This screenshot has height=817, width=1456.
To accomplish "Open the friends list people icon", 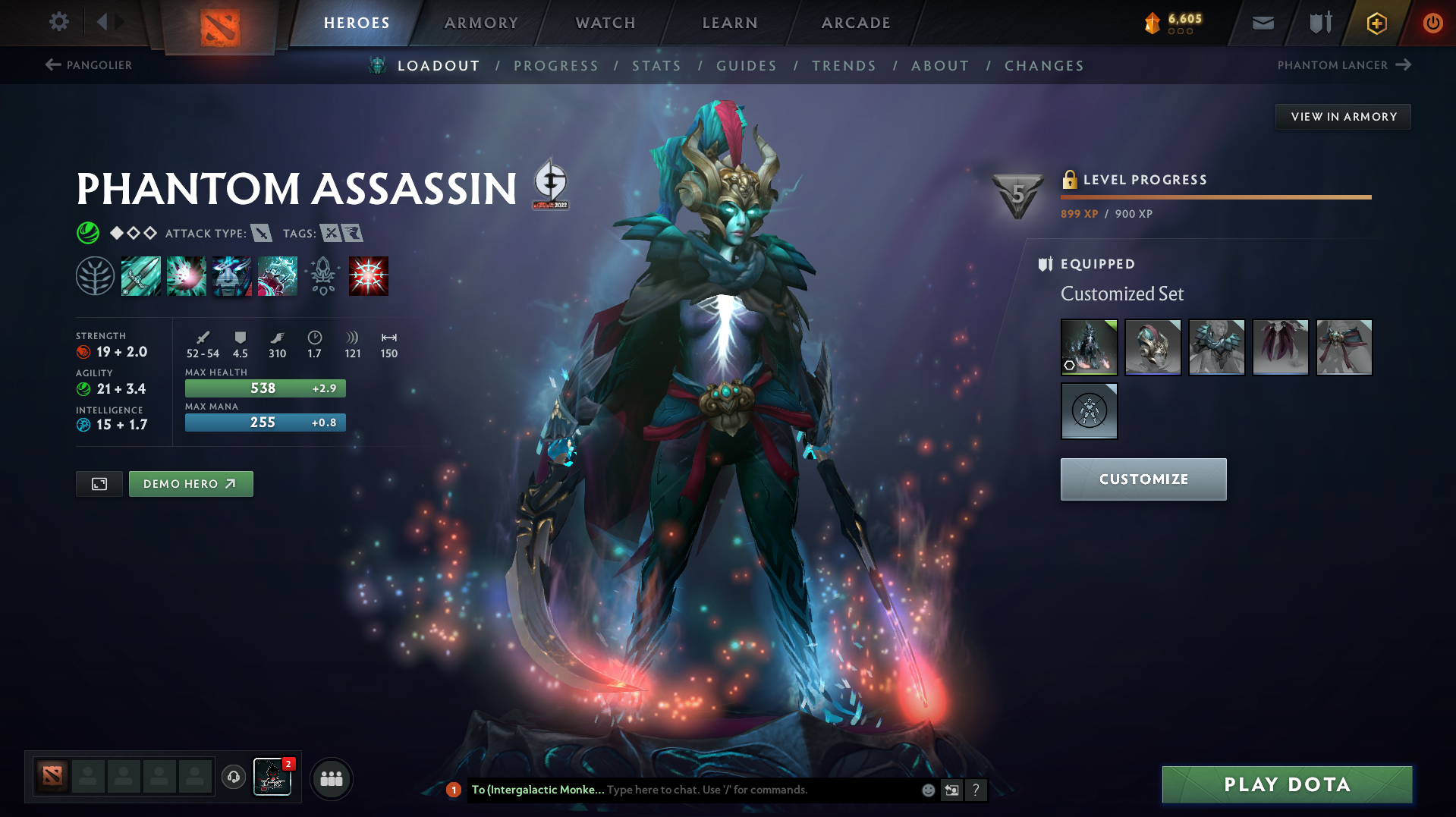I will (x=331, y=778).
